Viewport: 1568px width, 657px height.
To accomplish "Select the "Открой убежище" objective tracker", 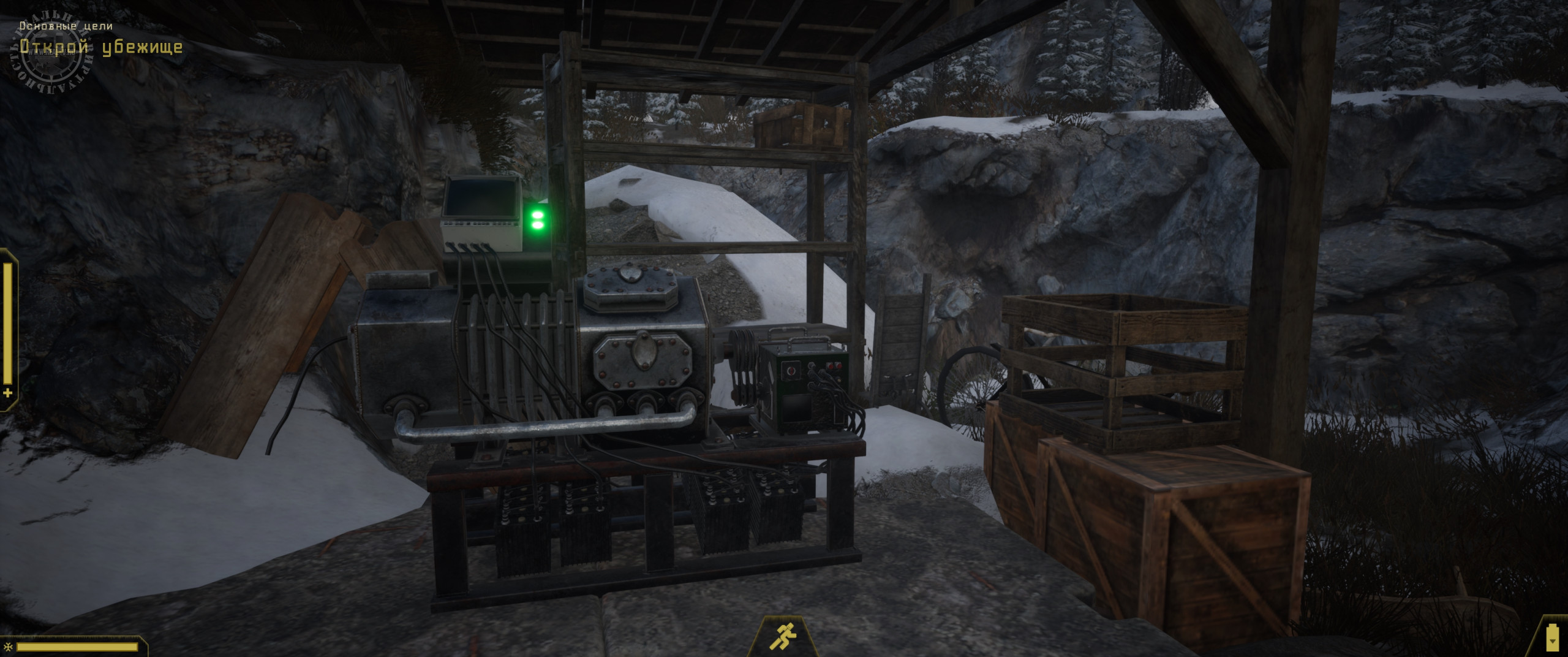I will [101, 47].
